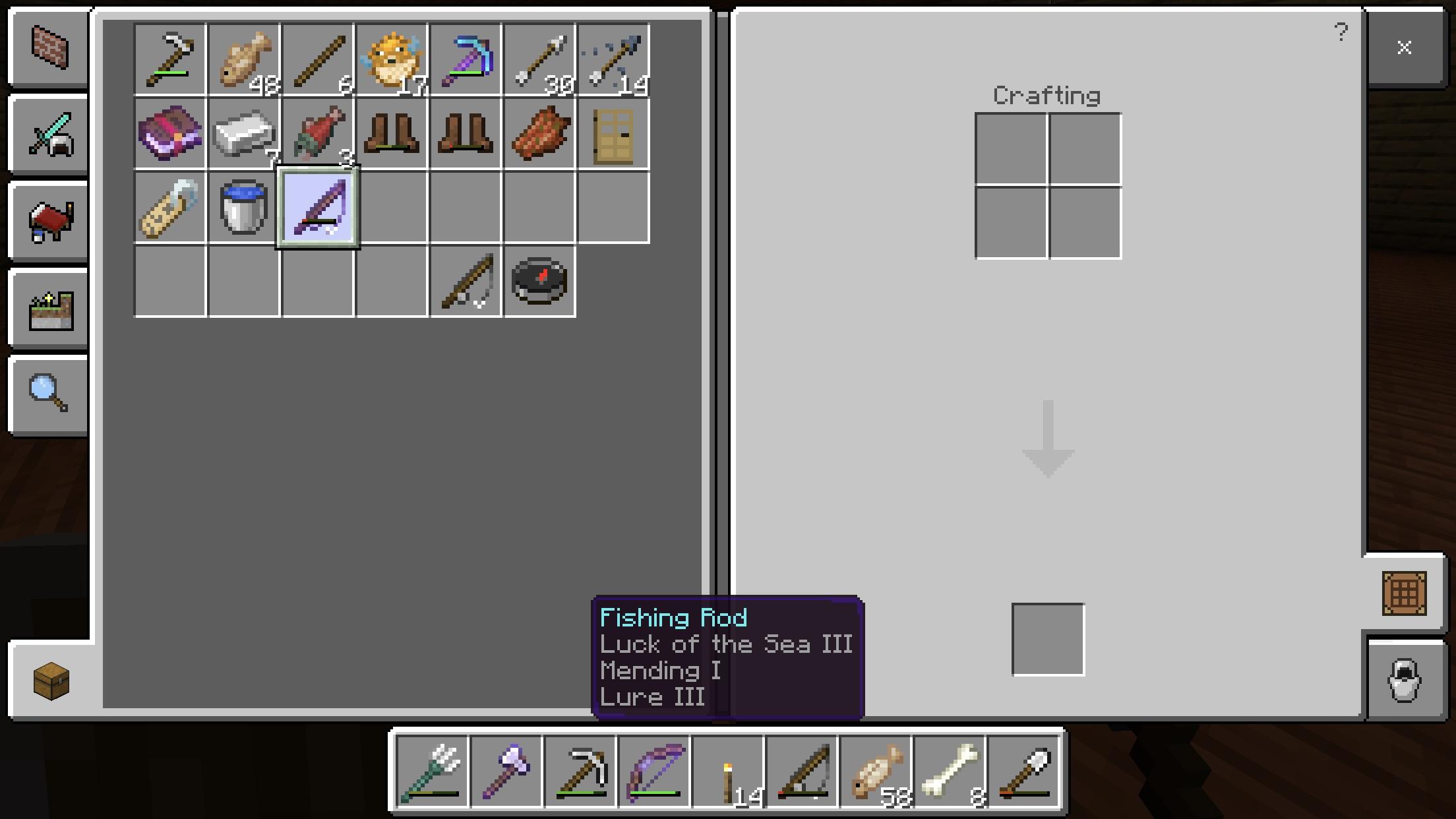The image size is (1456, 819).
Task: Click the top-left slot of the crafting grid
Action: pyautogui.click(x=1011, y=149)
